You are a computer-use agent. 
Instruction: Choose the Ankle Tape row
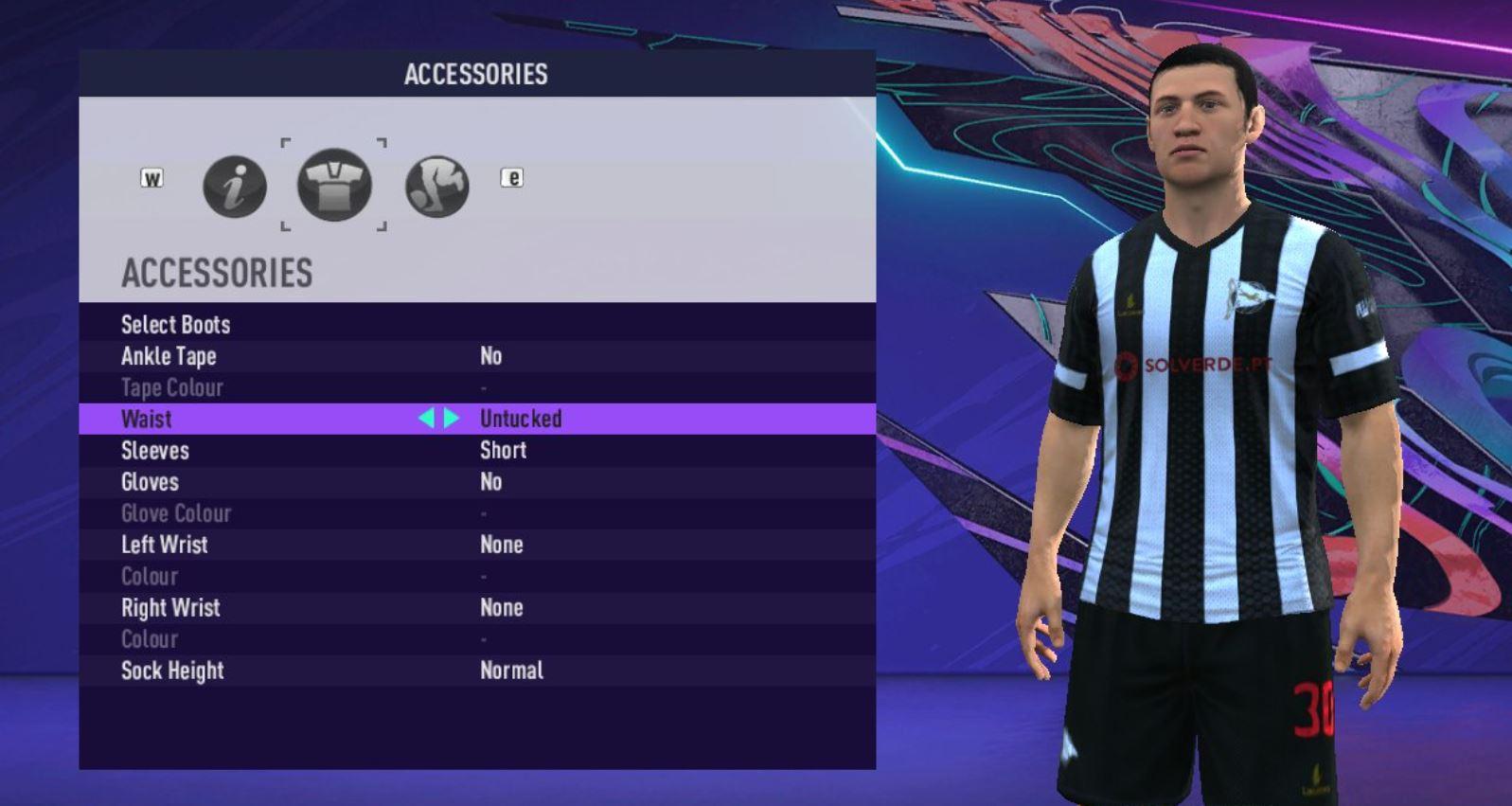pos(169,356)
